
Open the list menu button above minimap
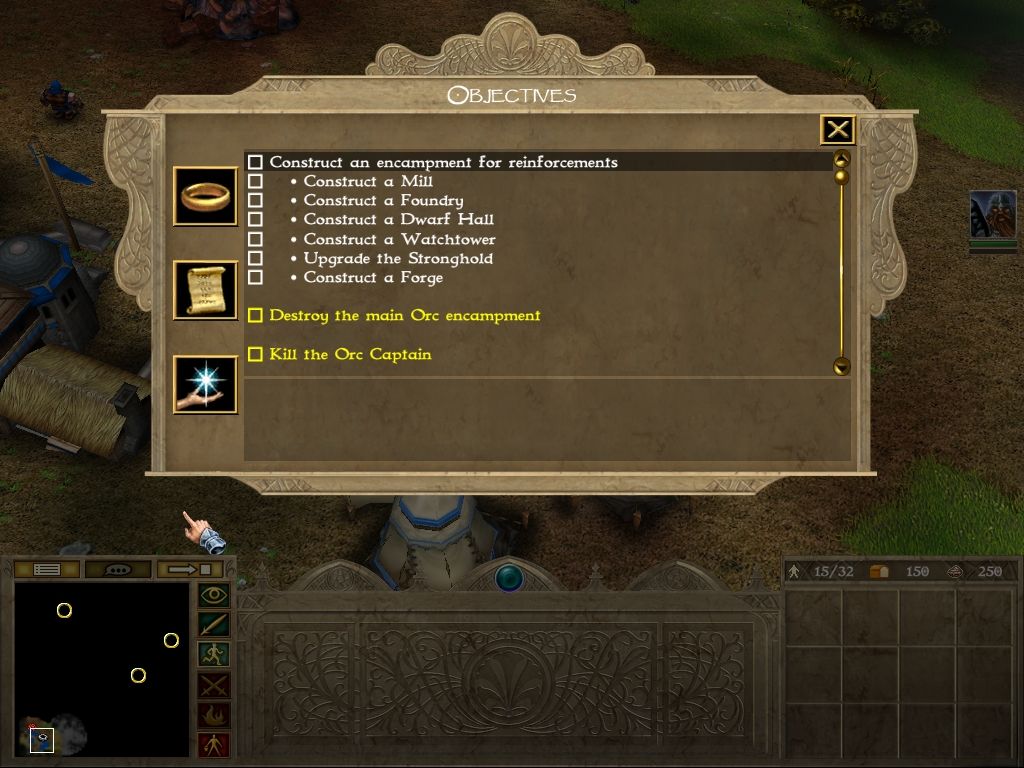pyautogui.click(x=47, y=570)
